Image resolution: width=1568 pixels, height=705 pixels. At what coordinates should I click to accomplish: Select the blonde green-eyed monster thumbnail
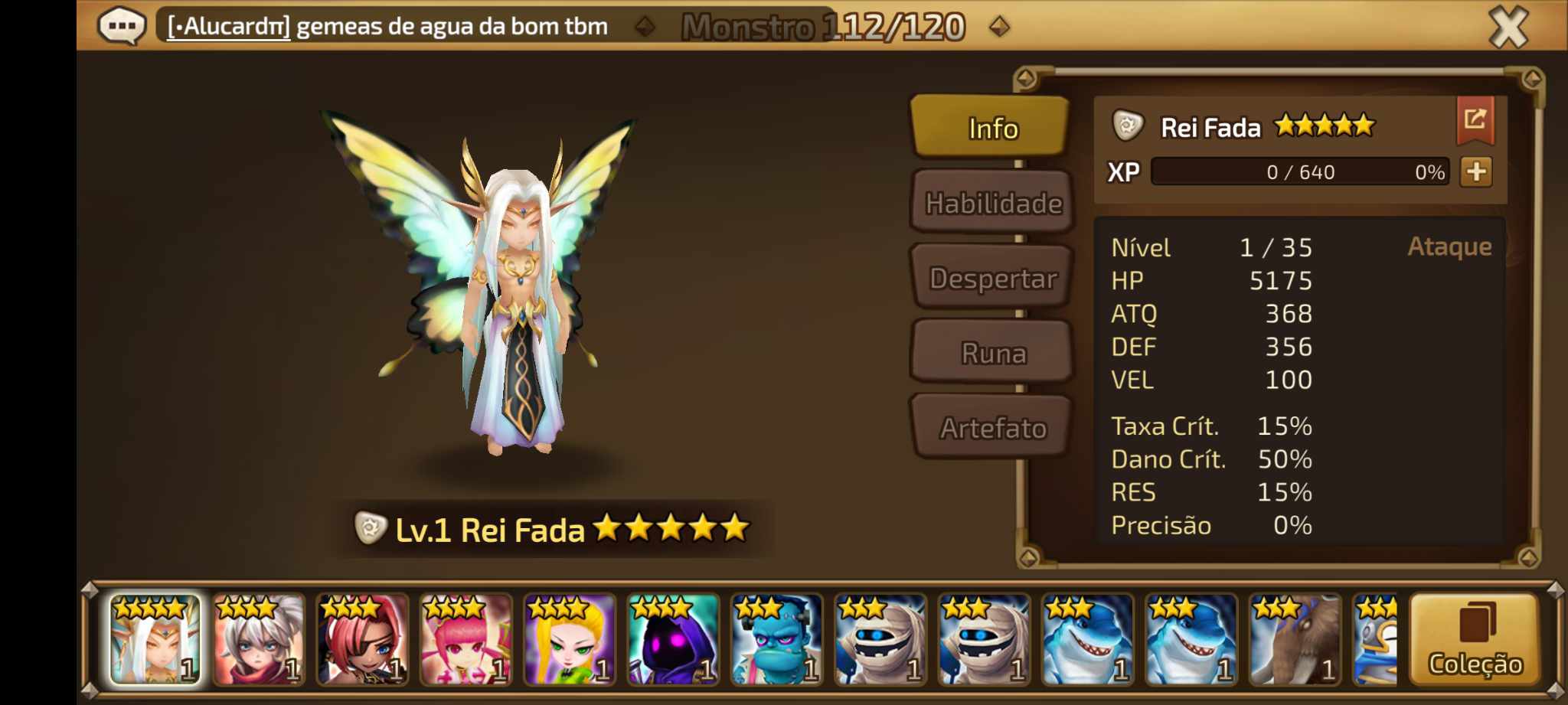pyautogui.click(x=570, y=640)
